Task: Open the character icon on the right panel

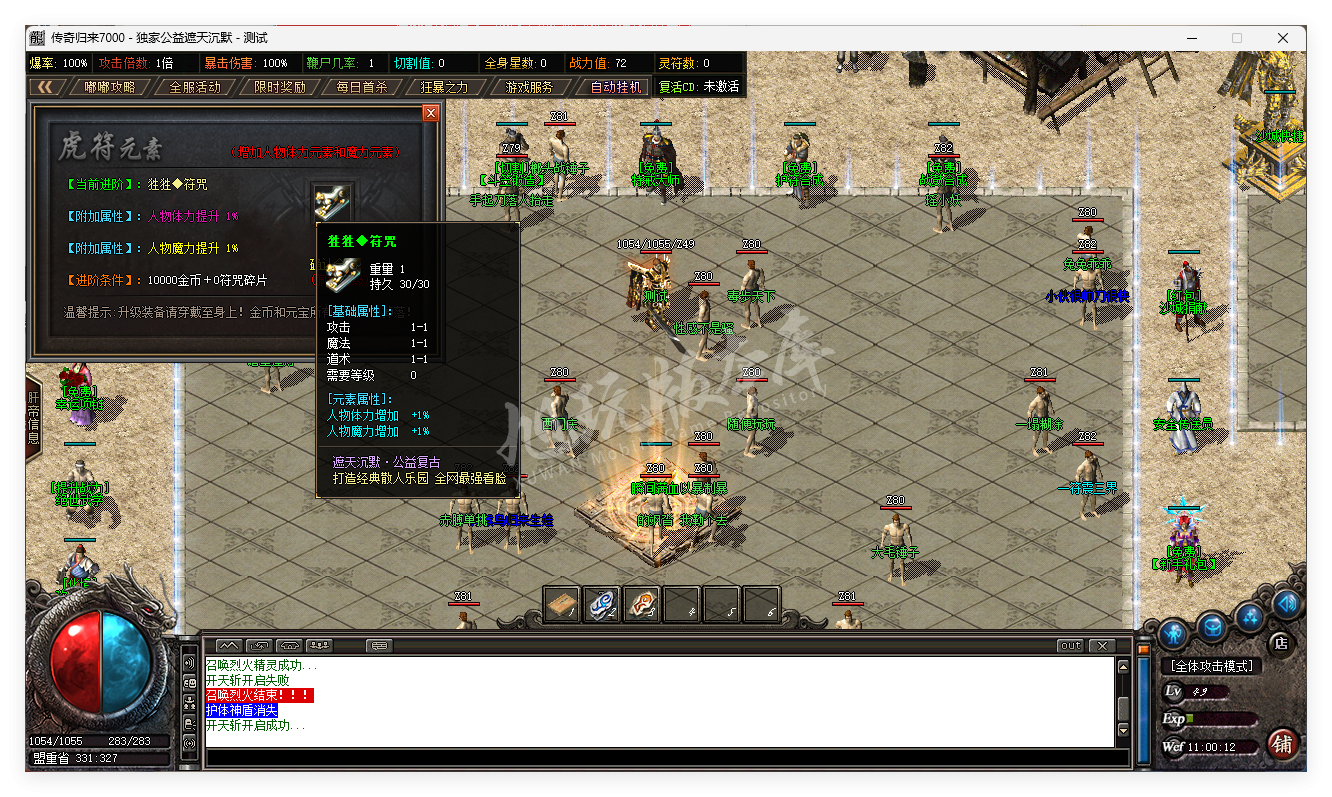Action: 1174,635
